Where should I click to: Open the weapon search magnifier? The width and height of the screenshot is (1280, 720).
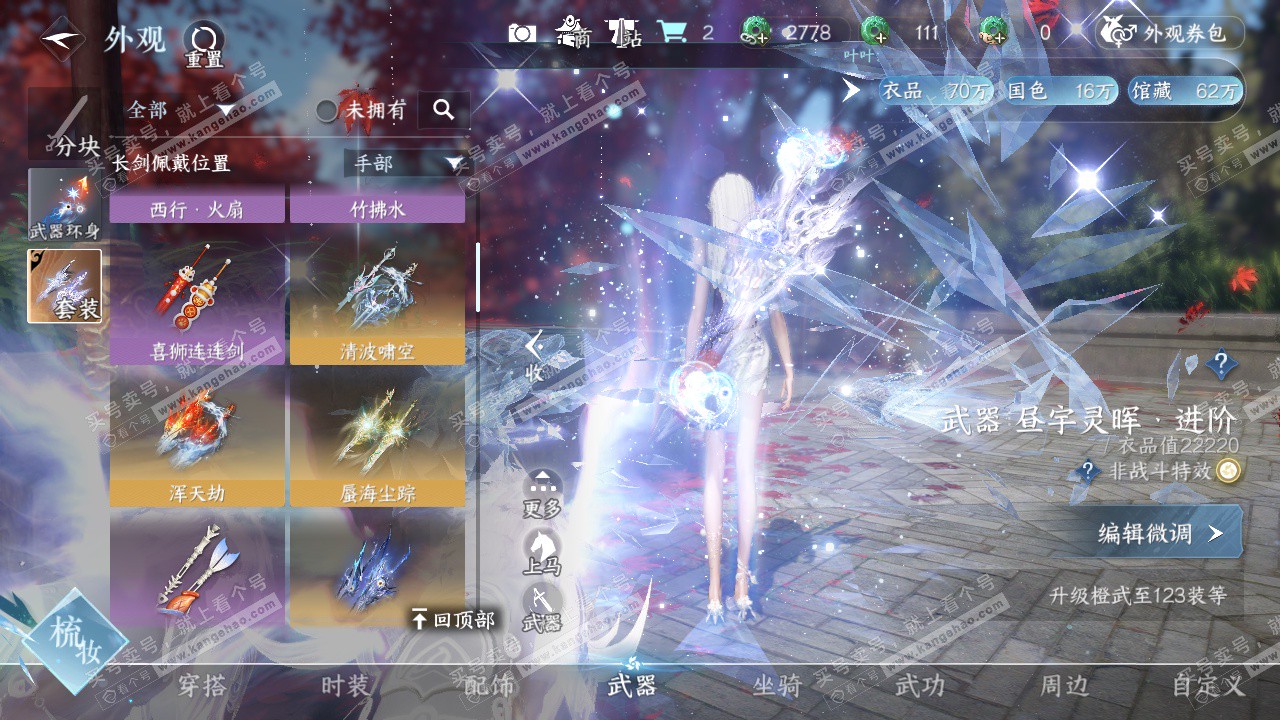444,109
